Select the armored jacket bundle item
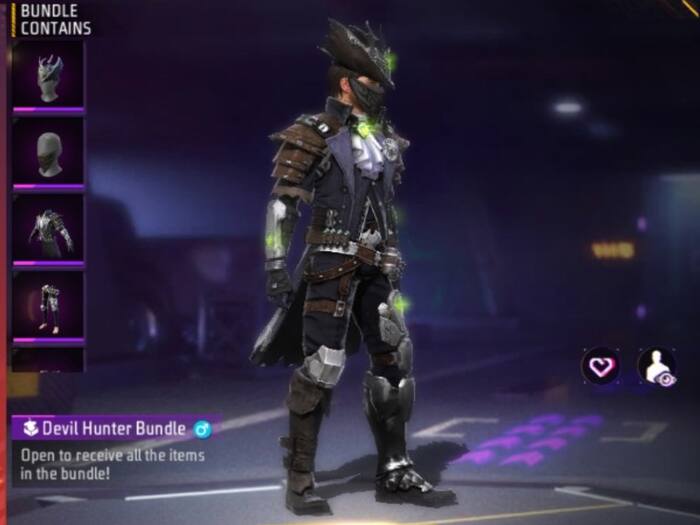Viewport: 700px width, 525px height. 48,230
